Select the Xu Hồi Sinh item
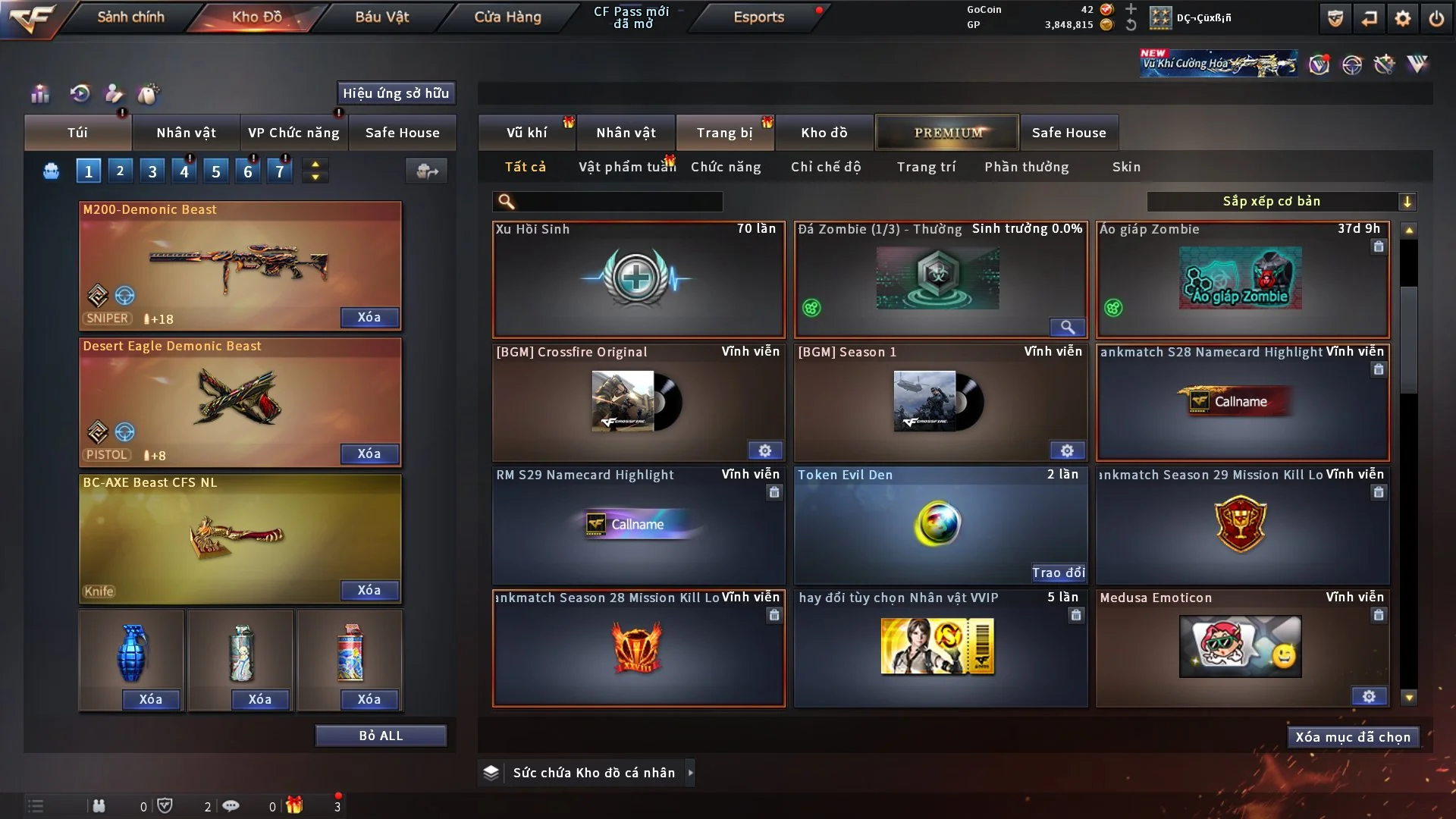The image size is (1456, 819). (638, 279)
